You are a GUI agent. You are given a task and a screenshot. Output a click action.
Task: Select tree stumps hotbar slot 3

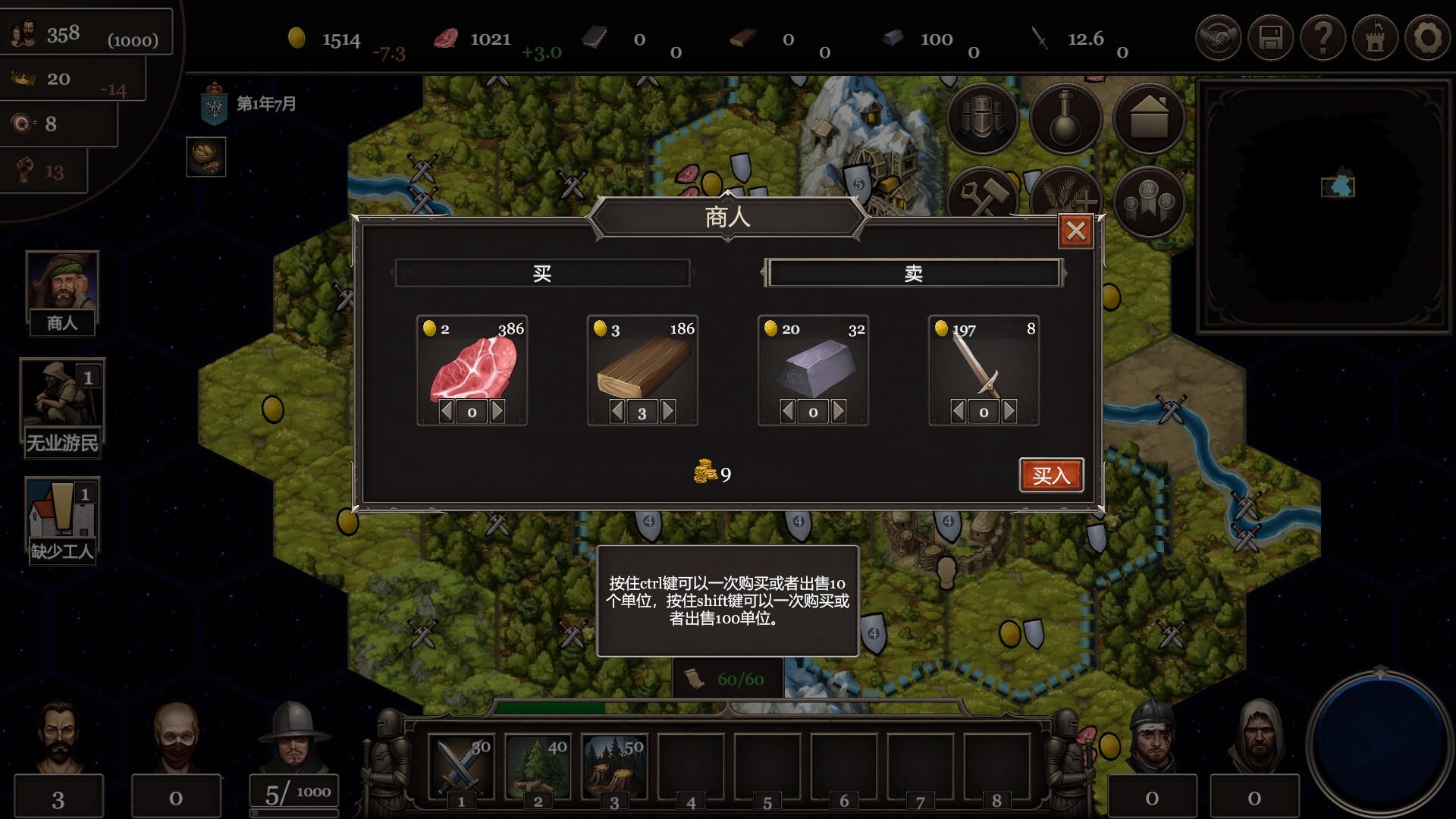coord(613,766)
